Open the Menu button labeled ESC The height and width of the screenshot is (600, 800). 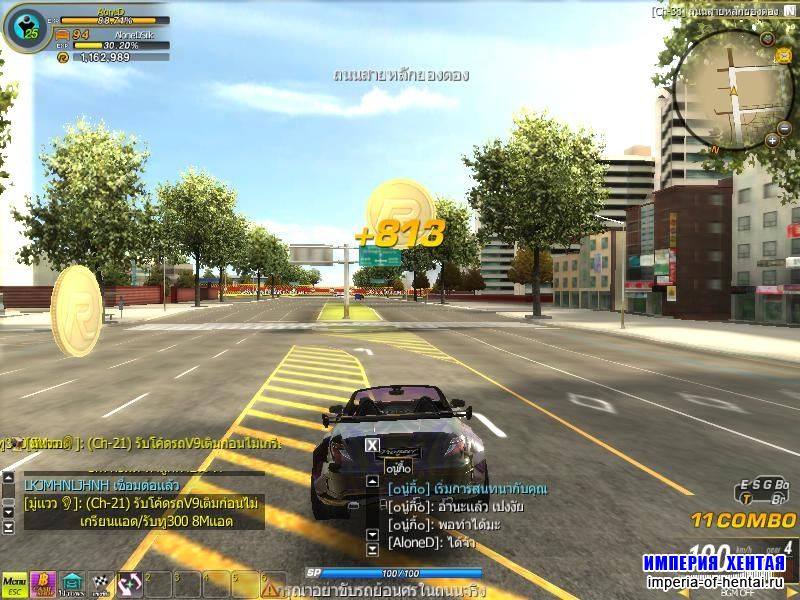click(14, 582)
